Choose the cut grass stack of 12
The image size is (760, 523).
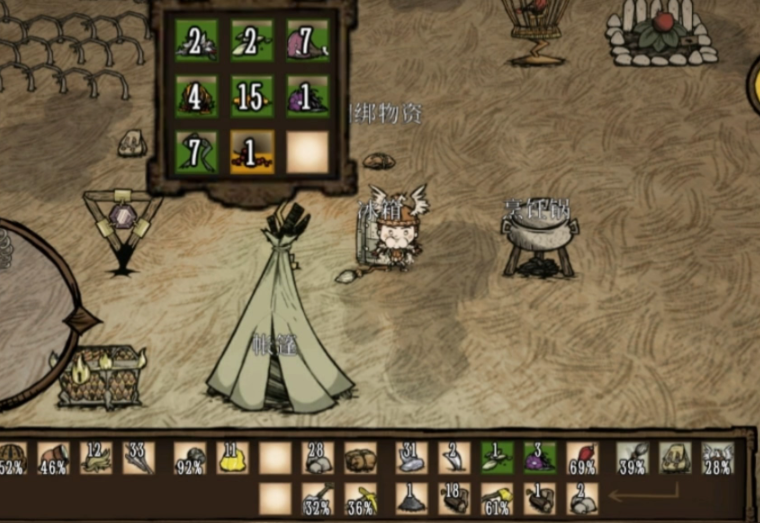[x=96, y=458]
